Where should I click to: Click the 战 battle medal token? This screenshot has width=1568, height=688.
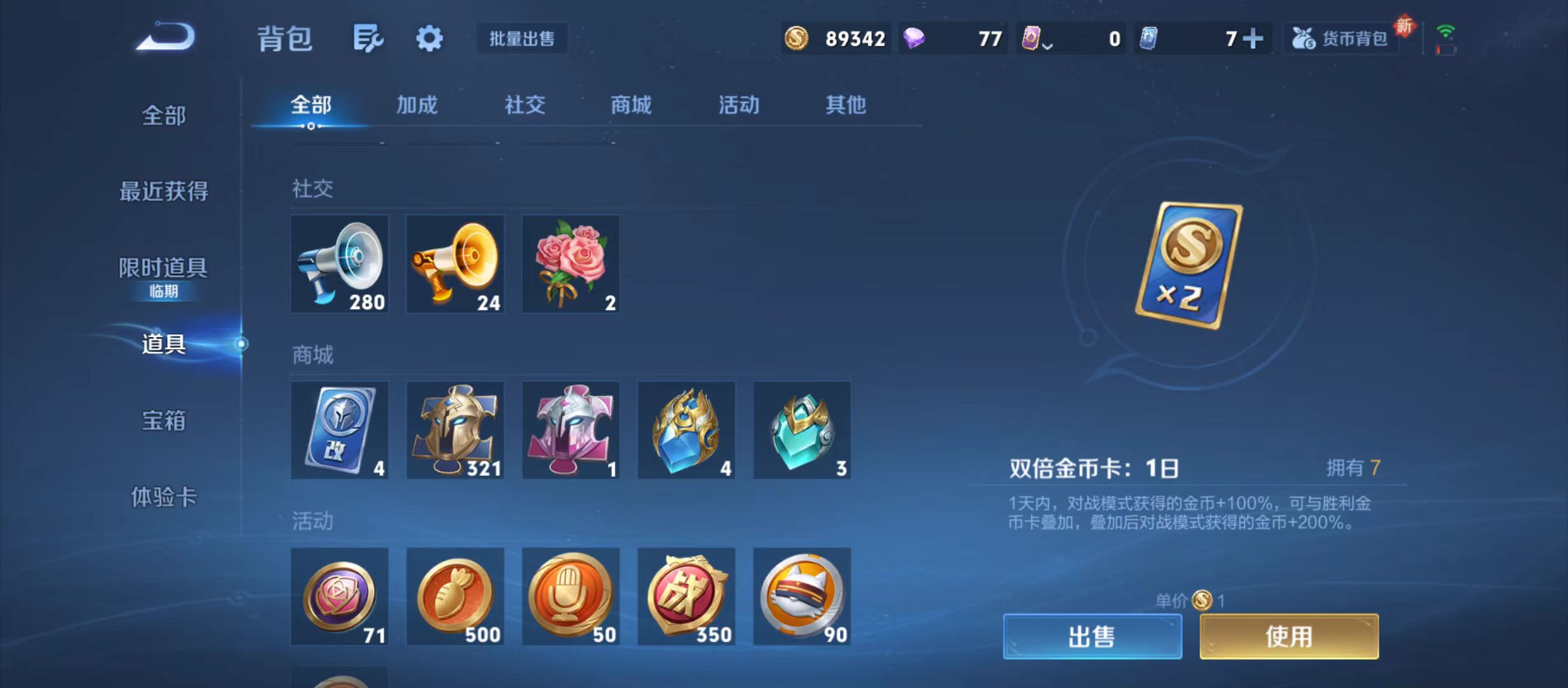tap(686, 598)
